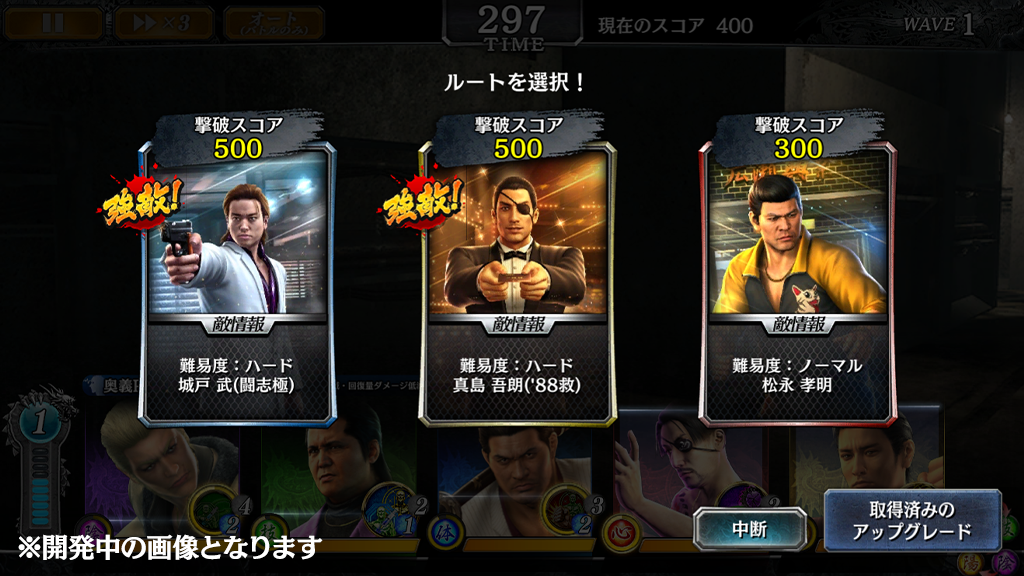This screenshot has height=576, width=1024.
Task: View 敵情報 for 松永 孝明
Action: point(798,324)
